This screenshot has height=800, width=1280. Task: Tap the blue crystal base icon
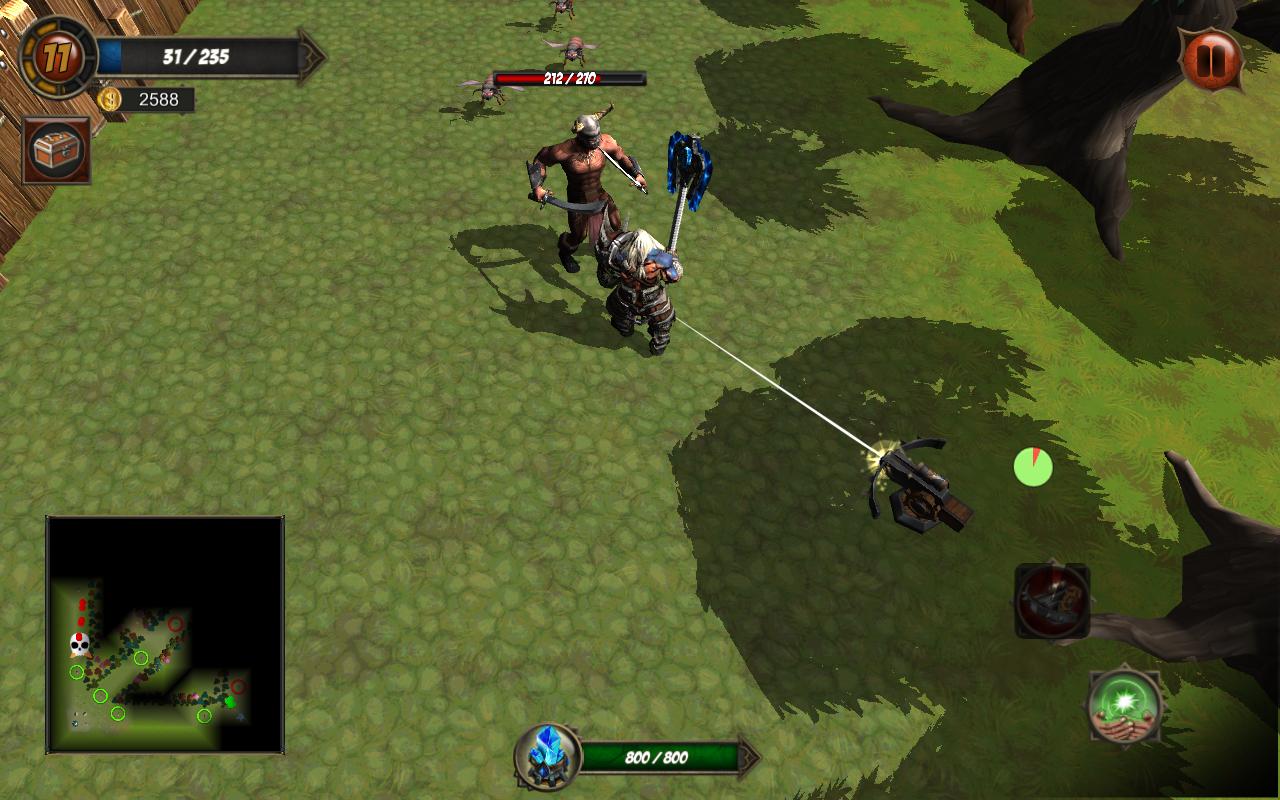coord(548,756)
